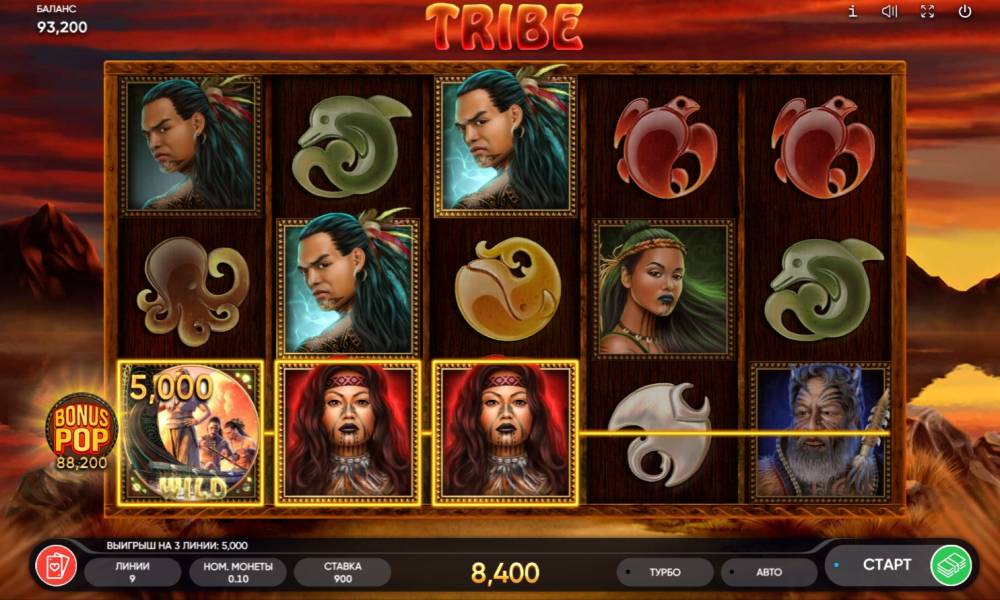The height and width of the screenshot is (600, 1000).
Task: Change the СТАВКА bet amount
Action: (x=342, y=572)
